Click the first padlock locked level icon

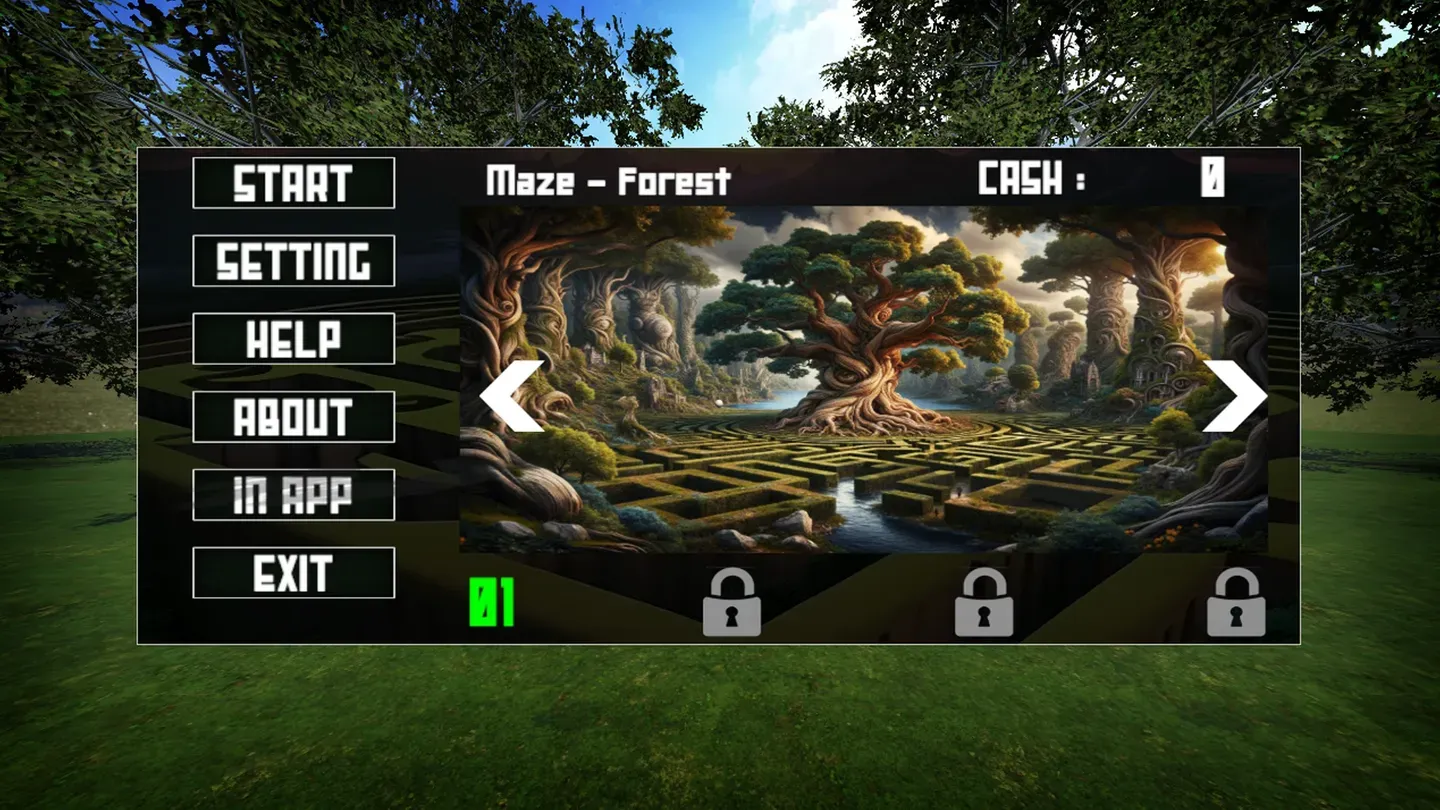(x=731, y=600)
